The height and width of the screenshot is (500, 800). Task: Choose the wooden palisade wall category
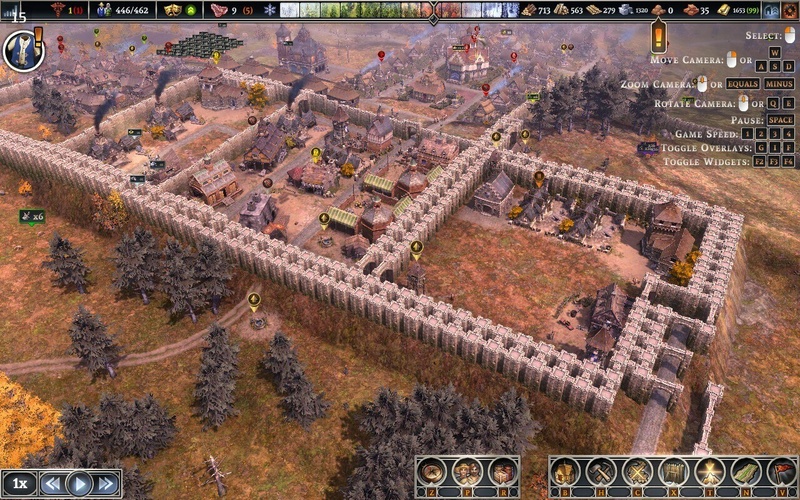click(673, 471)
